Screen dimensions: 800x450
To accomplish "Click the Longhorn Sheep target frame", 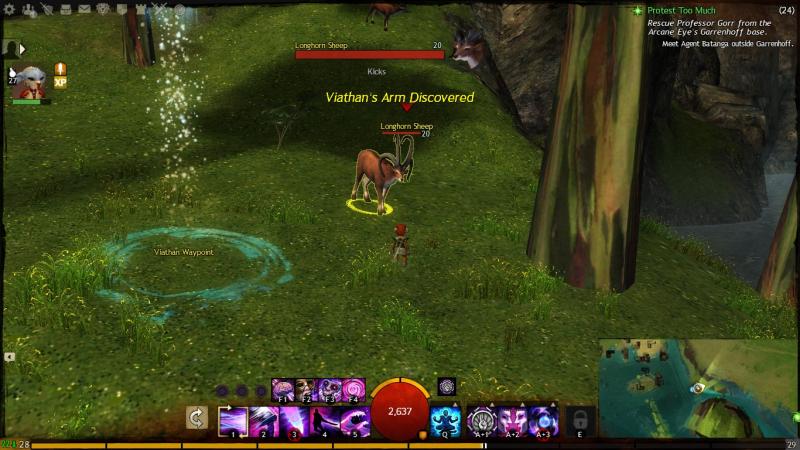I will pyautogui.click(x=369, y=55).
